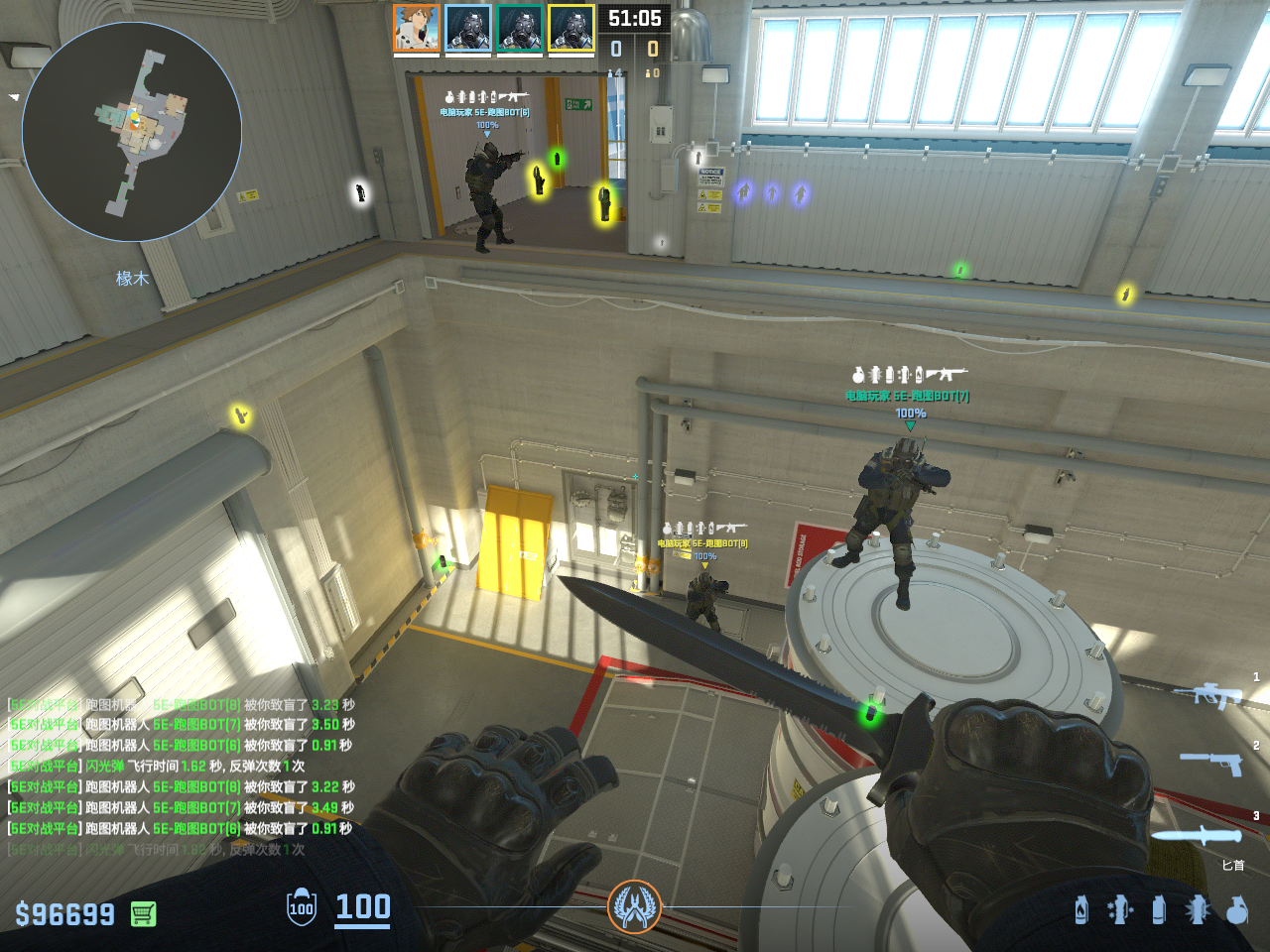Select the light-blue-framed gas mask avatar
The height and width of the screenshot is (952, 1270).
[x=468, y=28]
